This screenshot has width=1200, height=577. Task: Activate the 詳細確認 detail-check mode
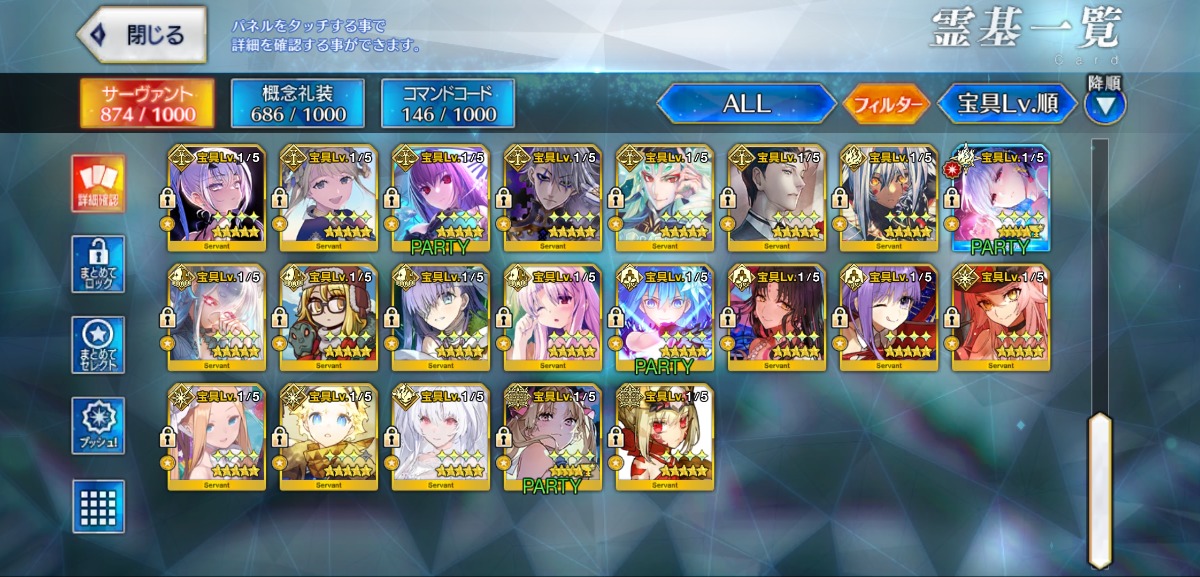[99, 184]
